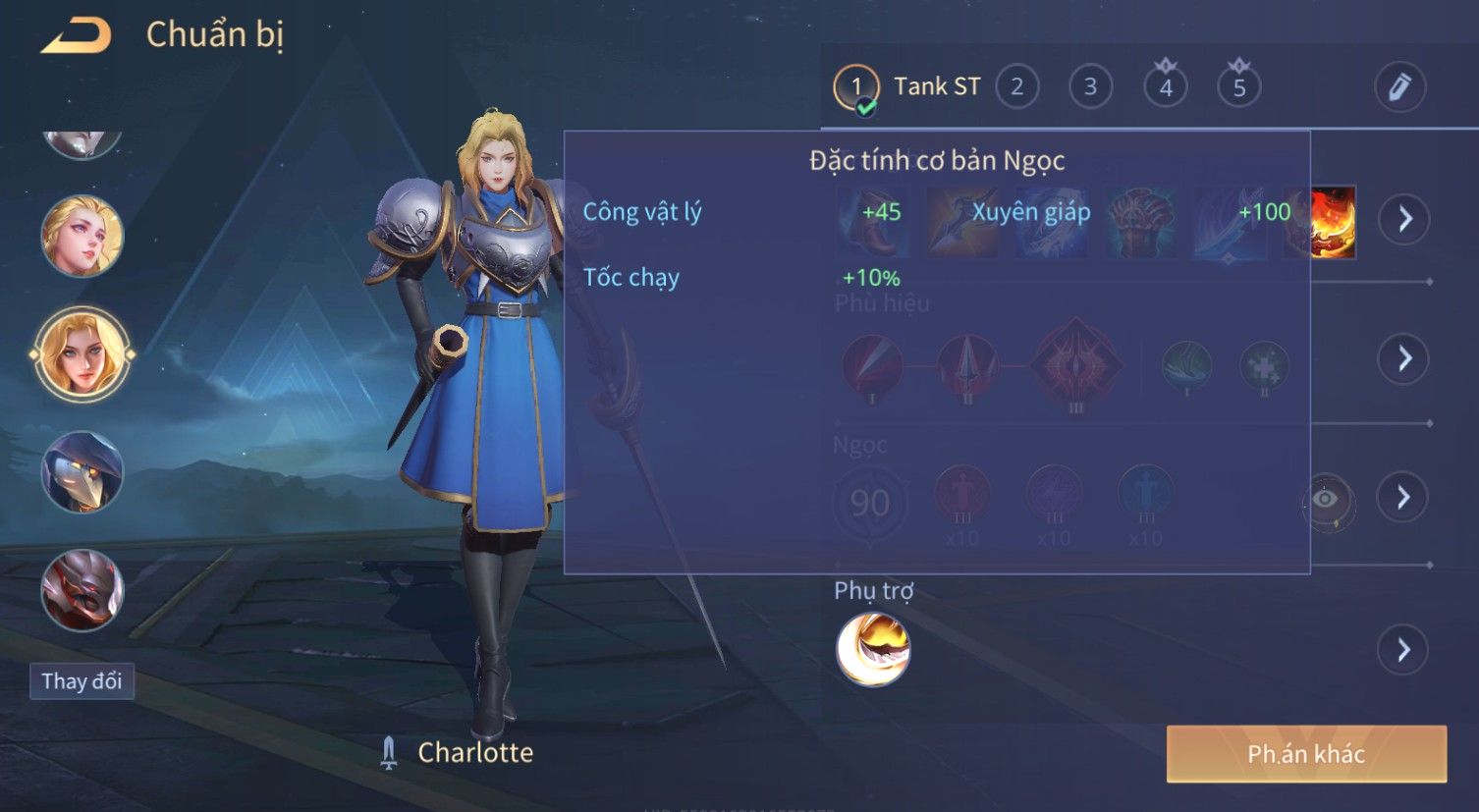Open the item build arrow
This screenshot has width=1479, height=812.
pos(1404,219)
